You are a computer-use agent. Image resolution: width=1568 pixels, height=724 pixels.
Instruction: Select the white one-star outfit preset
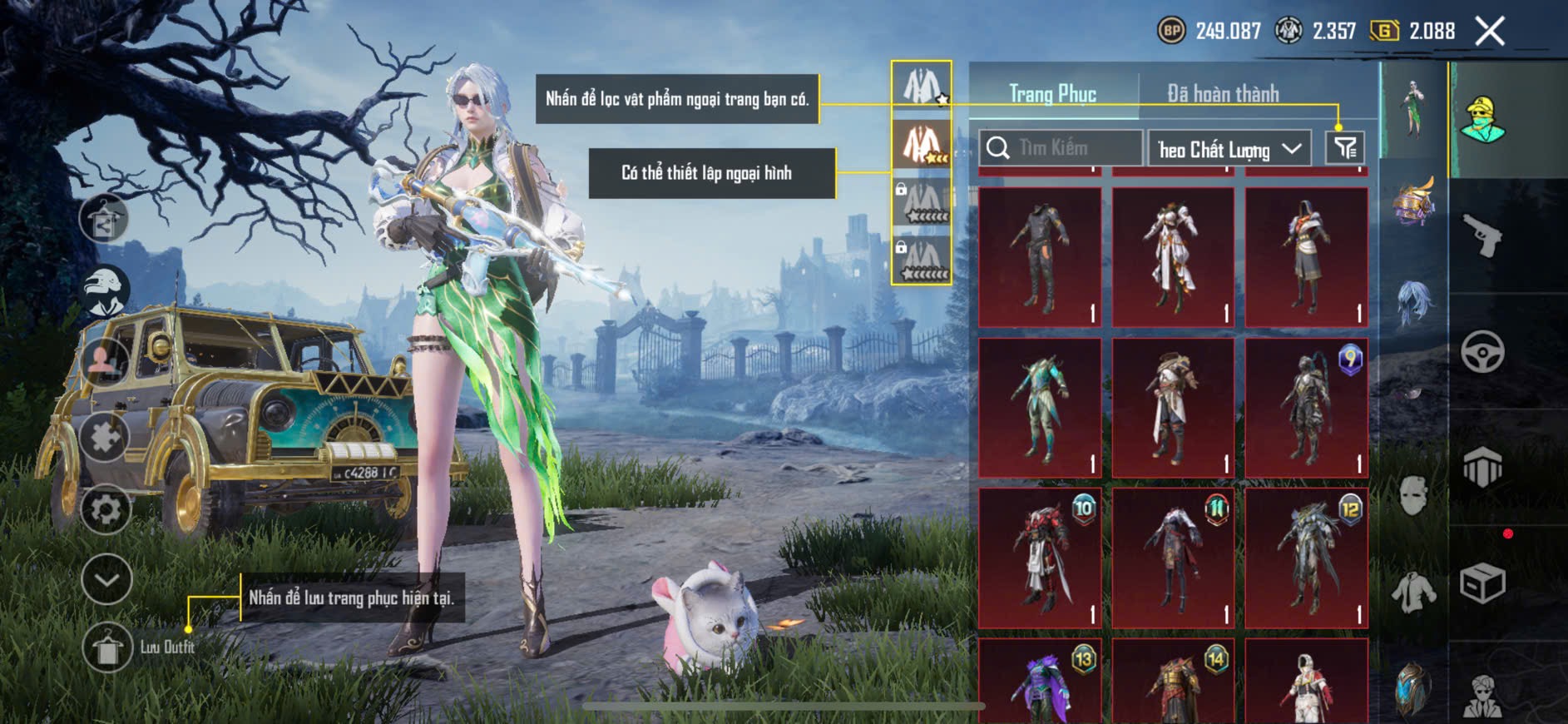coord(922,86)
